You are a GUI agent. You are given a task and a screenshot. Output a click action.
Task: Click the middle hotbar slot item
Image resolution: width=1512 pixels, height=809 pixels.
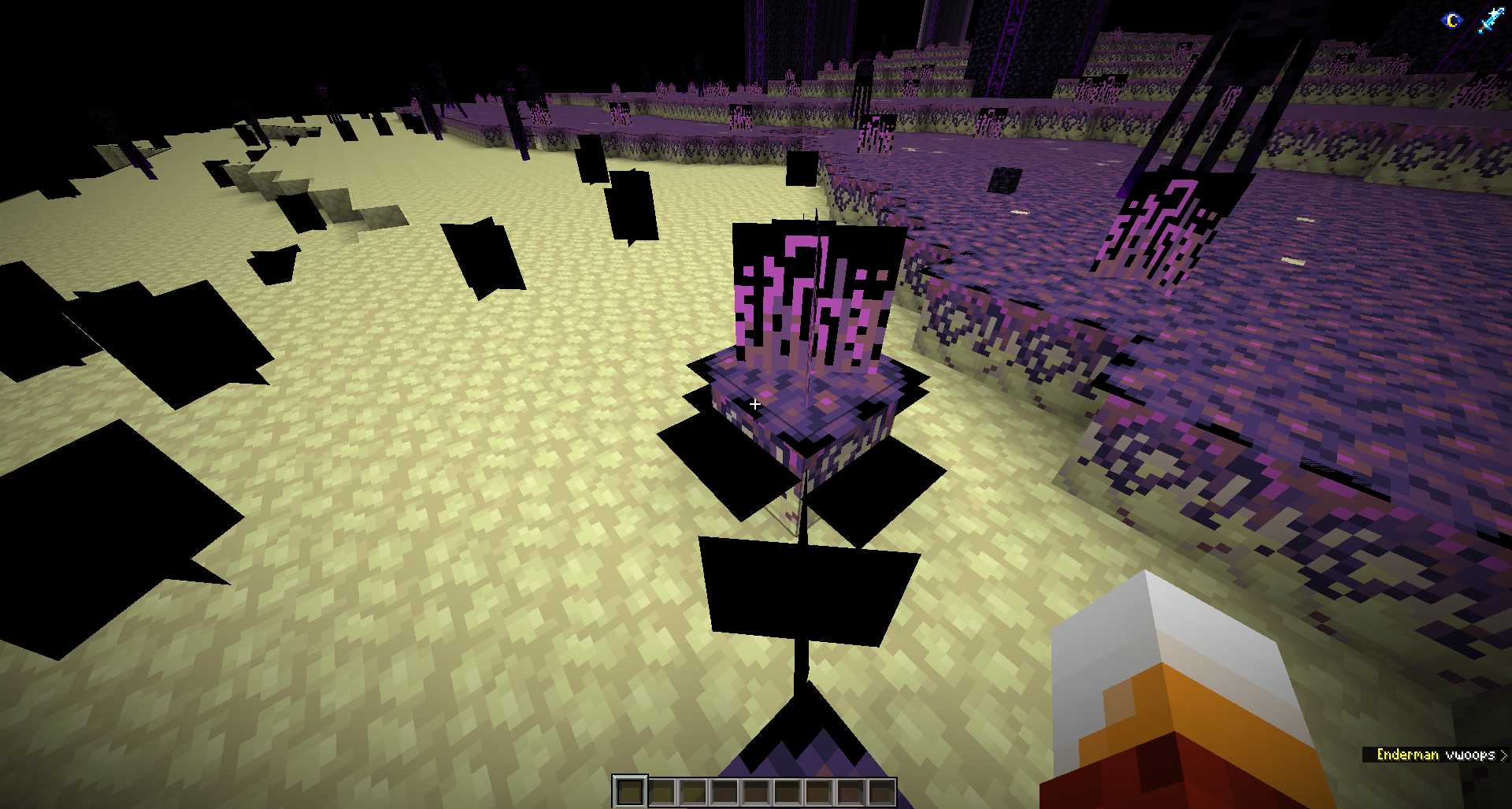[x=758, y=790]
